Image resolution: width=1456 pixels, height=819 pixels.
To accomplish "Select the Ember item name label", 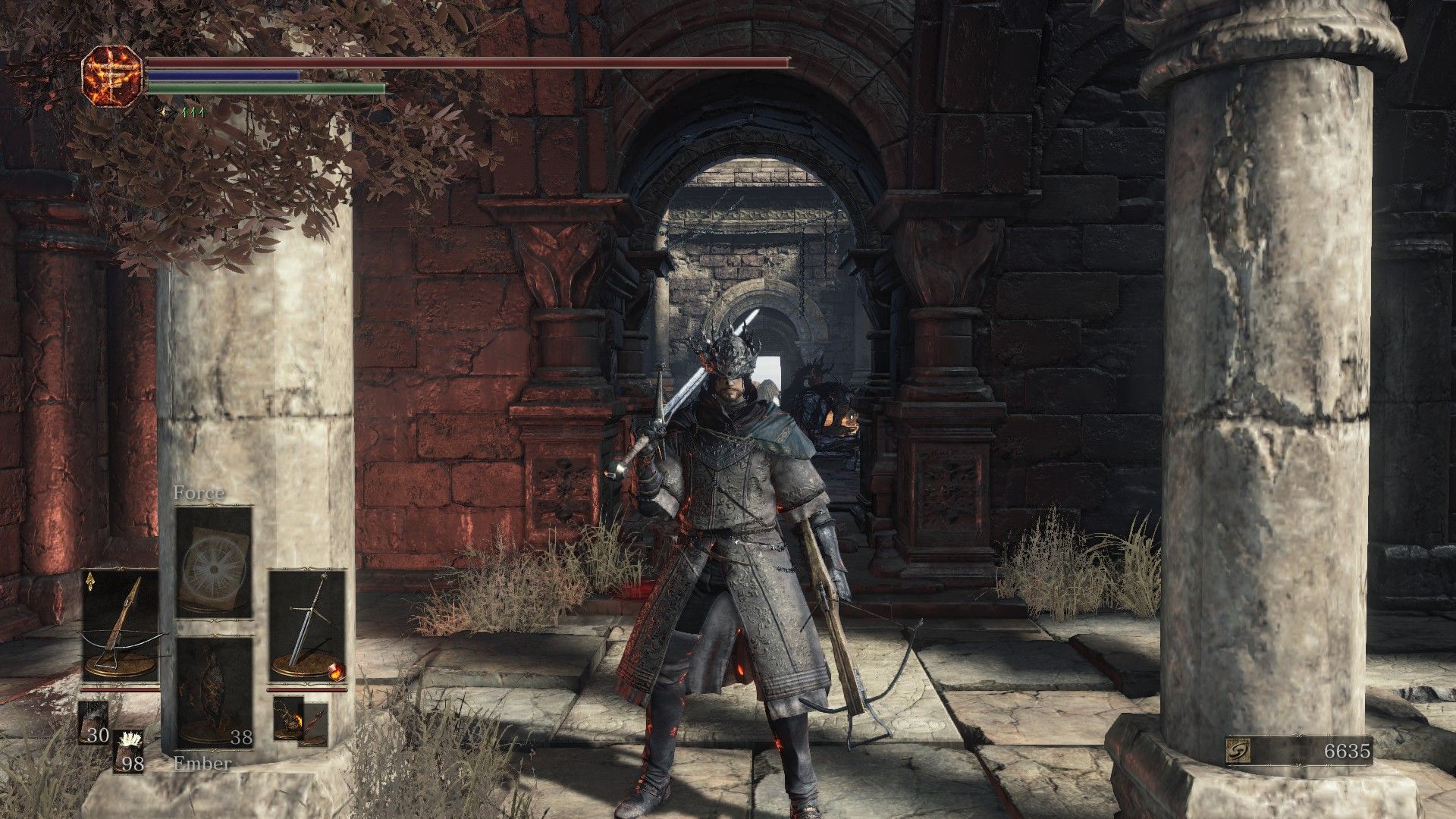I will pos(202,764).
